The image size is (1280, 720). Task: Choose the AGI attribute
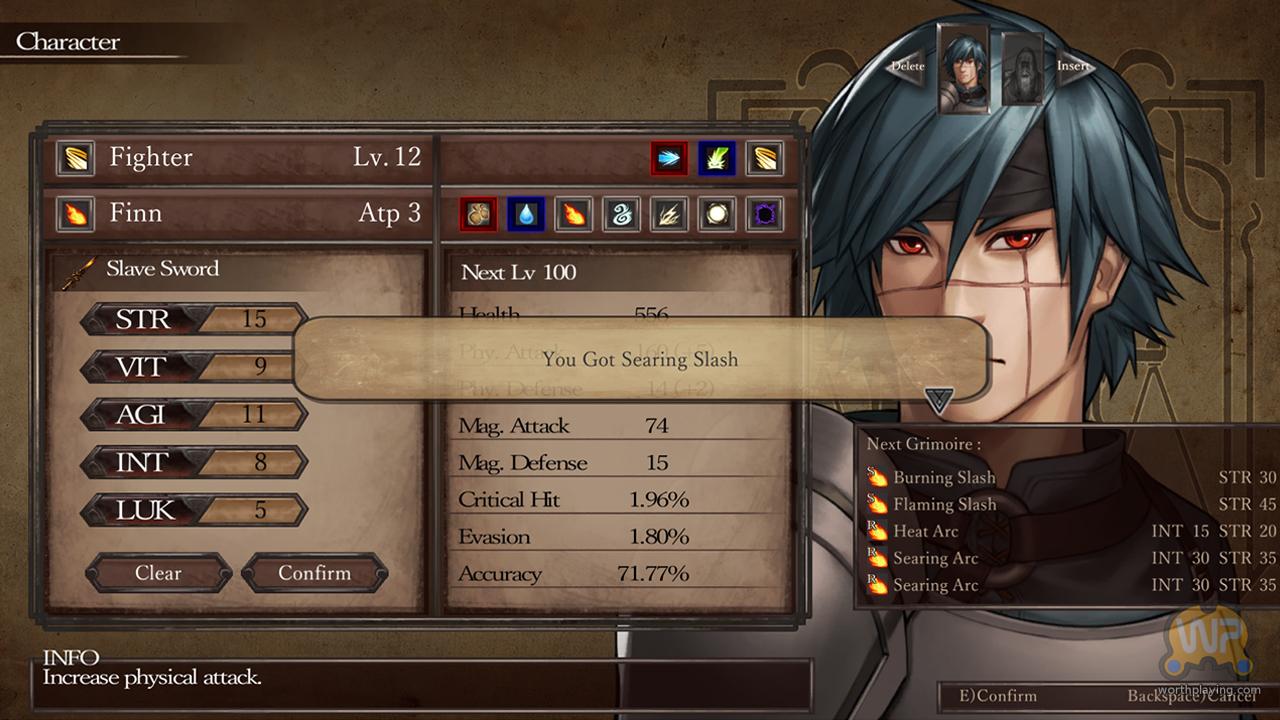pyautogui.click(x=194, y=414)
